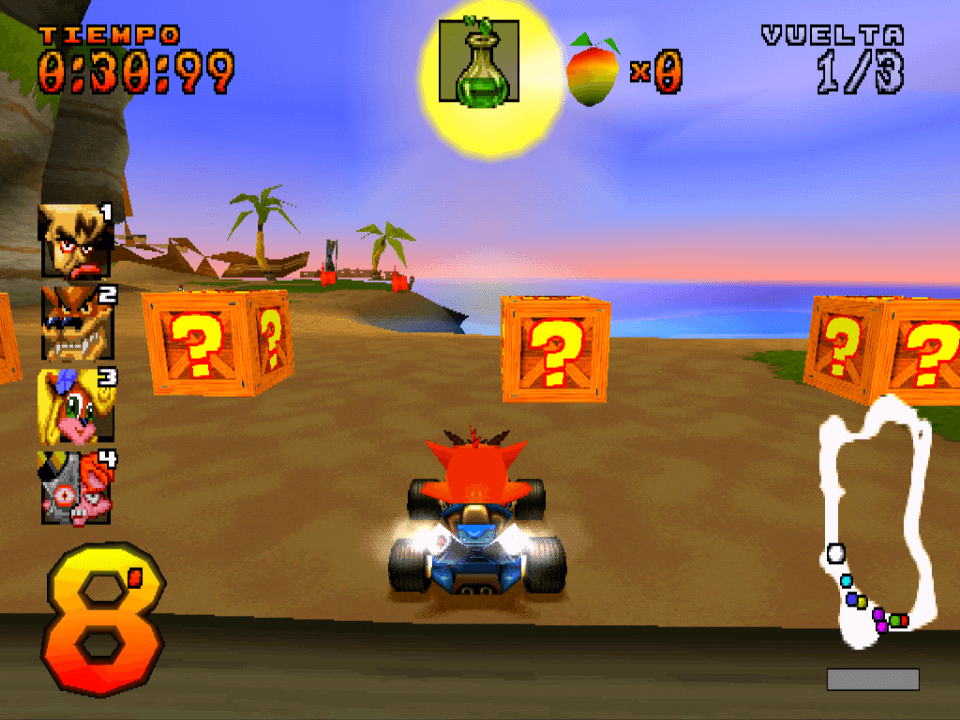Select second-place Tiny Tiger portrait

(x=76, y=322)
